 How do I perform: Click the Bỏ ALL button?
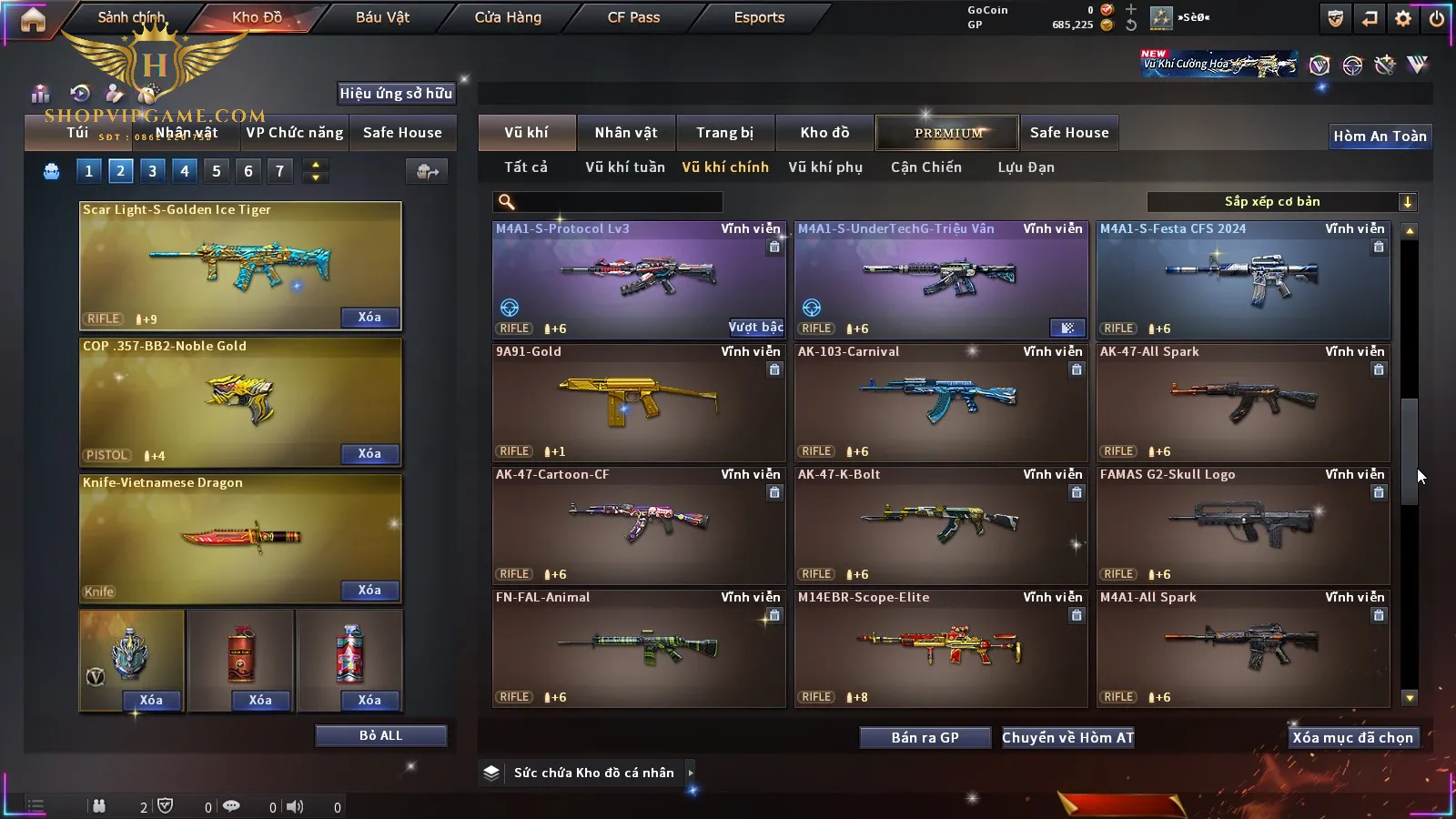point(380,735)
